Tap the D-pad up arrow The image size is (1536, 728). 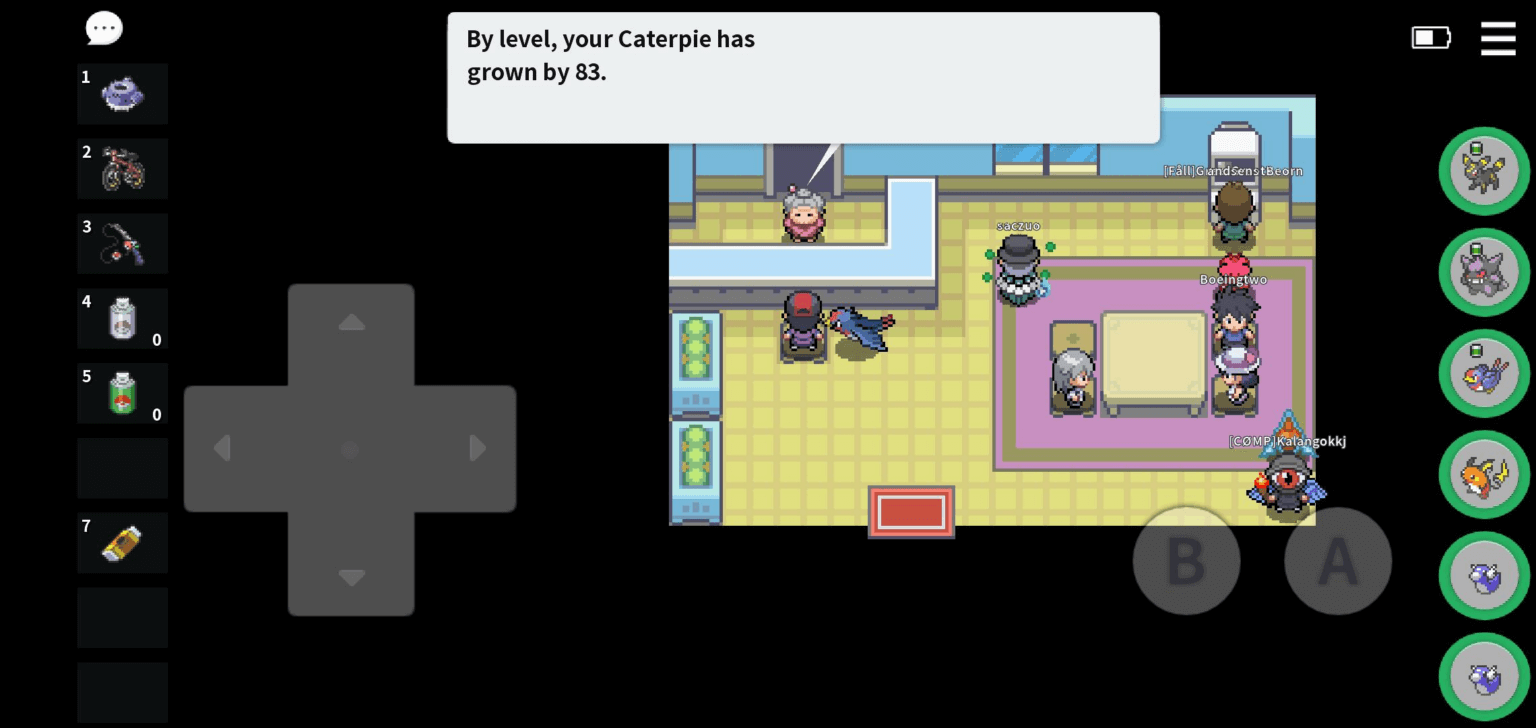point(351,323)
